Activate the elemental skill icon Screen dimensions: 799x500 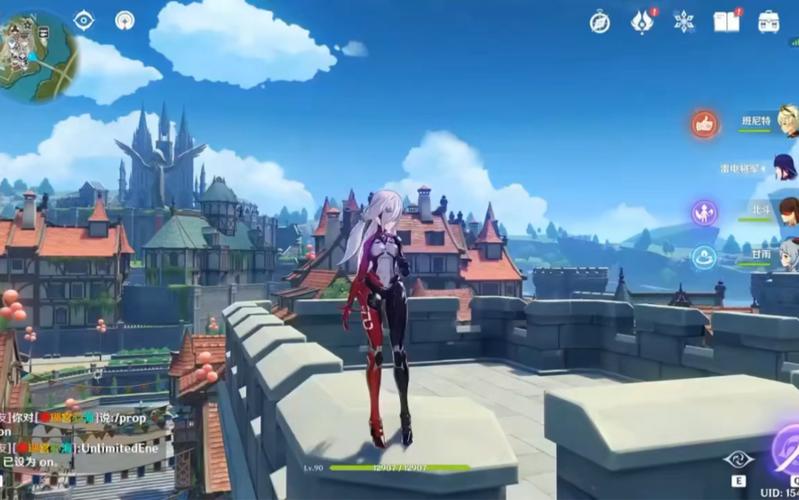(x=738, y=460)
